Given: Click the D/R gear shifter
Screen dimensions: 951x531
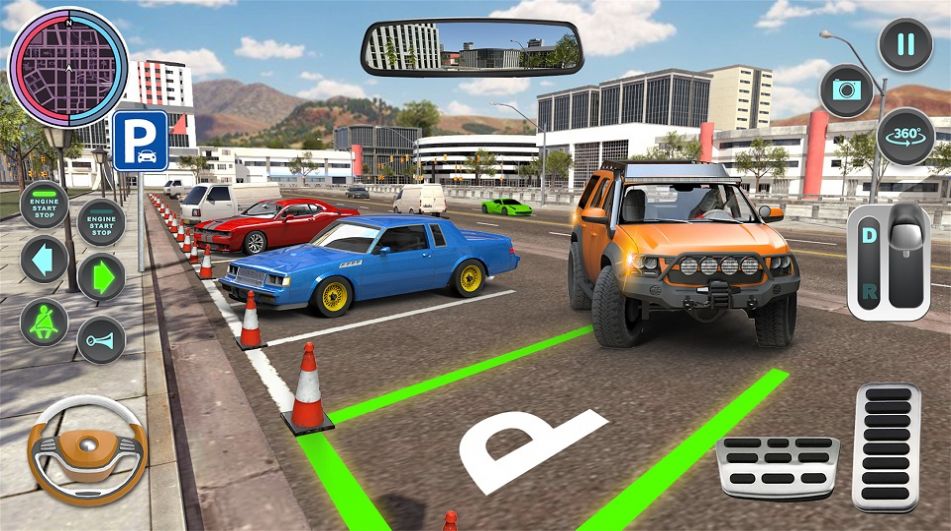Looking at the screenshot, I should click(x=888, y=261).
